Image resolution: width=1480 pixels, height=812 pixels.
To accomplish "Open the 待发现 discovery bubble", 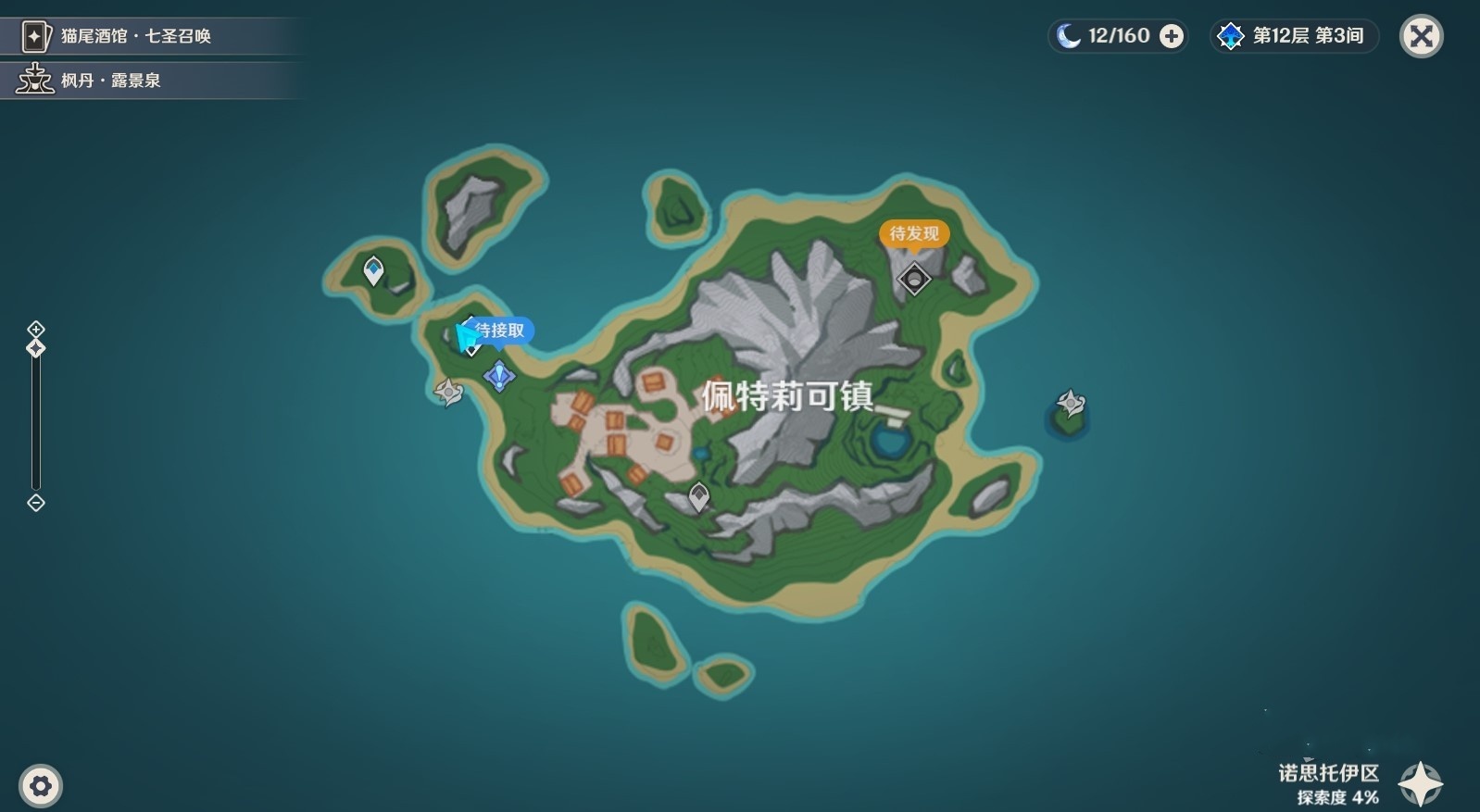I will (x=913, y=234).
